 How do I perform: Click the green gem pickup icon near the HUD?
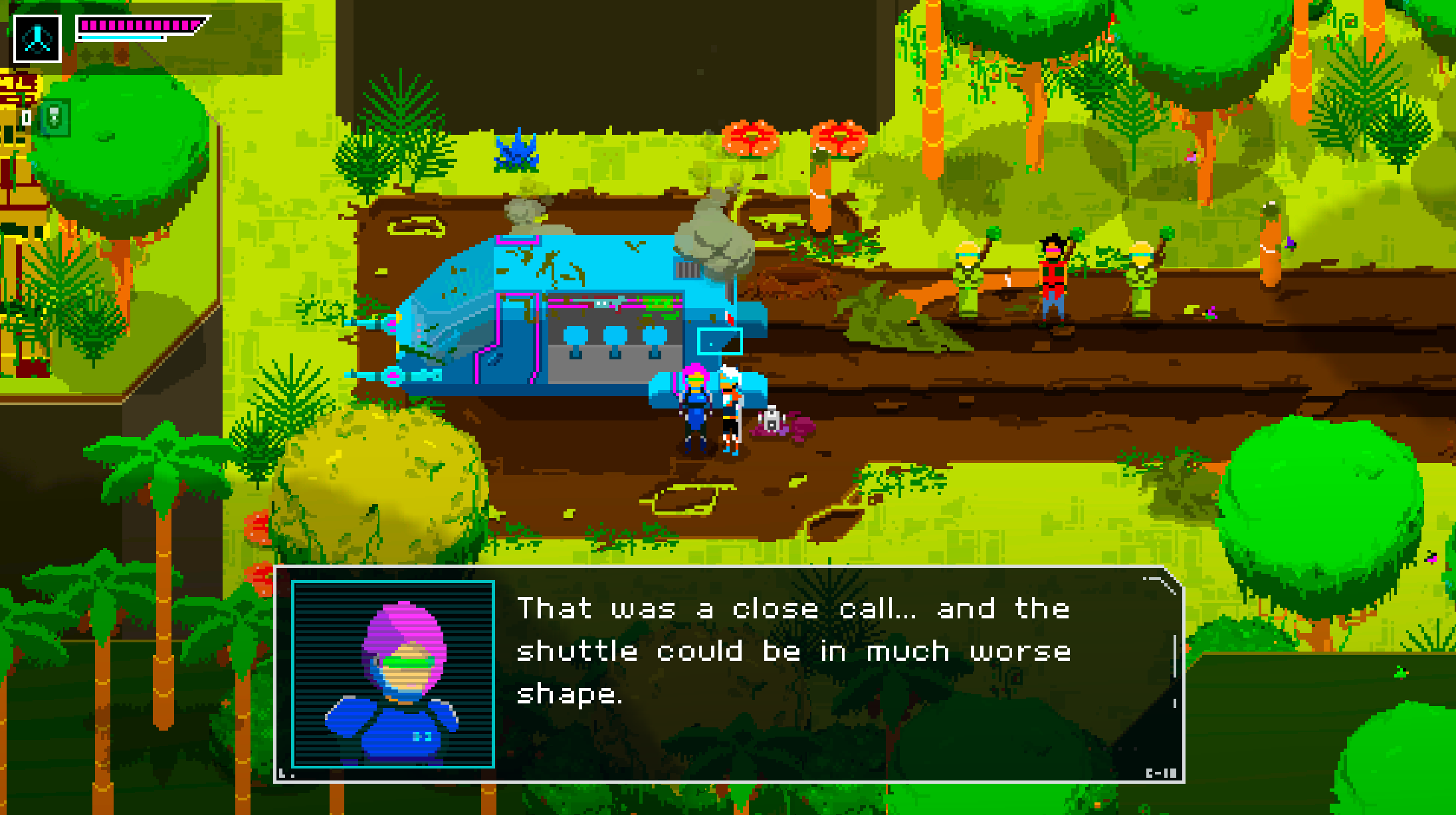[56, 117]
